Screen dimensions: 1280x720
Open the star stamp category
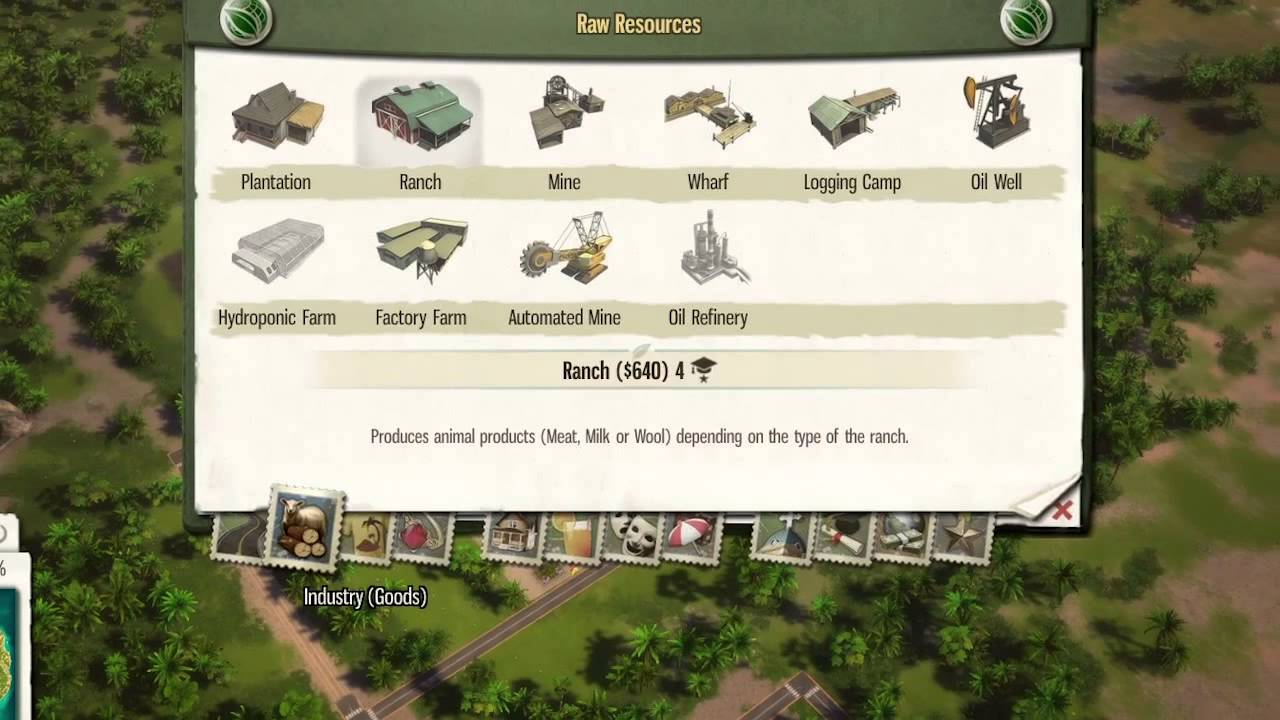[x=962, y=536]
